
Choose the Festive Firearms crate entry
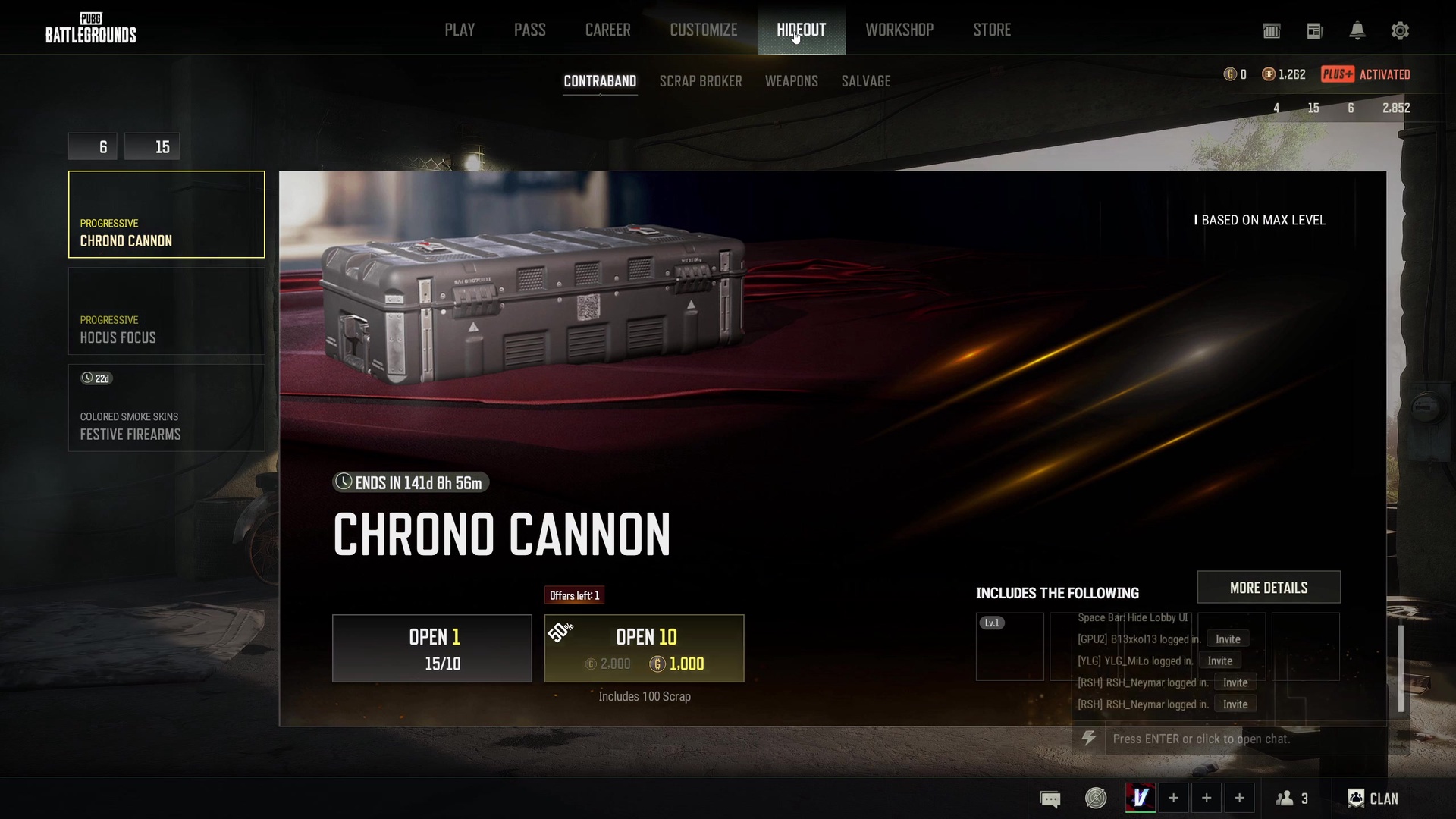(x=166, y=409)
